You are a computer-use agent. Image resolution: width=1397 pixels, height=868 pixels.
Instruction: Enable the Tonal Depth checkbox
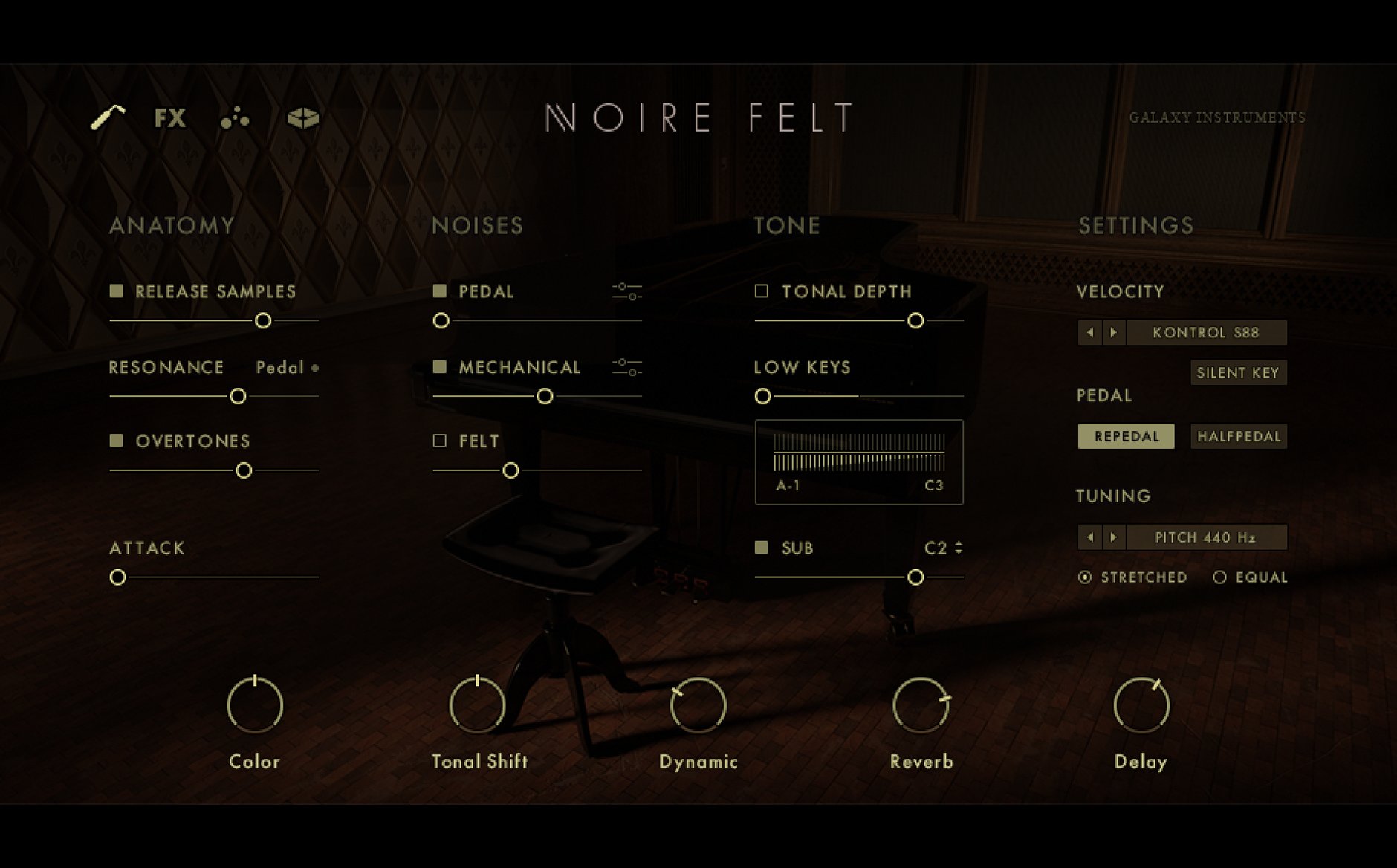click(762, 291)
